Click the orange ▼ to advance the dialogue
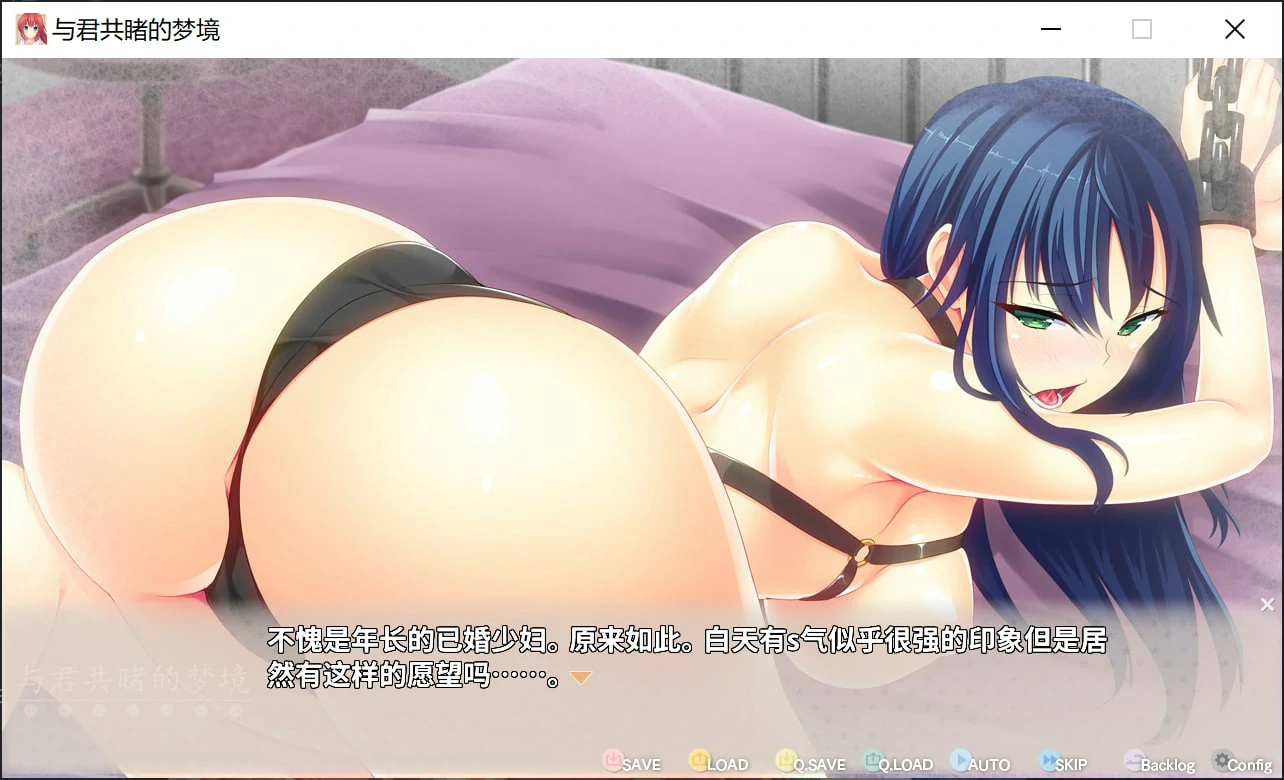Viewport: 1284px width, 780px height. [x=579, y=676]
